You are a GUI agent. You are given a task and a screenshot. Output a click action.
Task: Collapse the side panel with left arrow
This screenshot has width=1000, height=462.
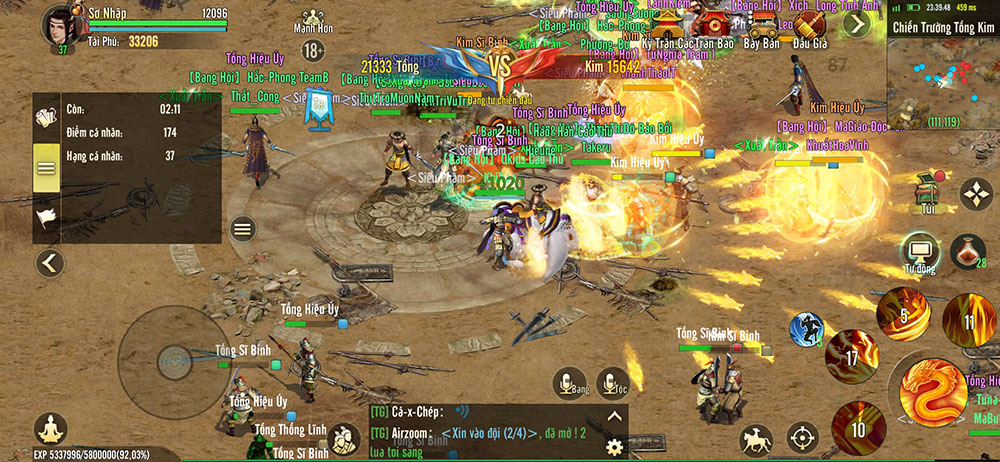click(x=49, y=264)
